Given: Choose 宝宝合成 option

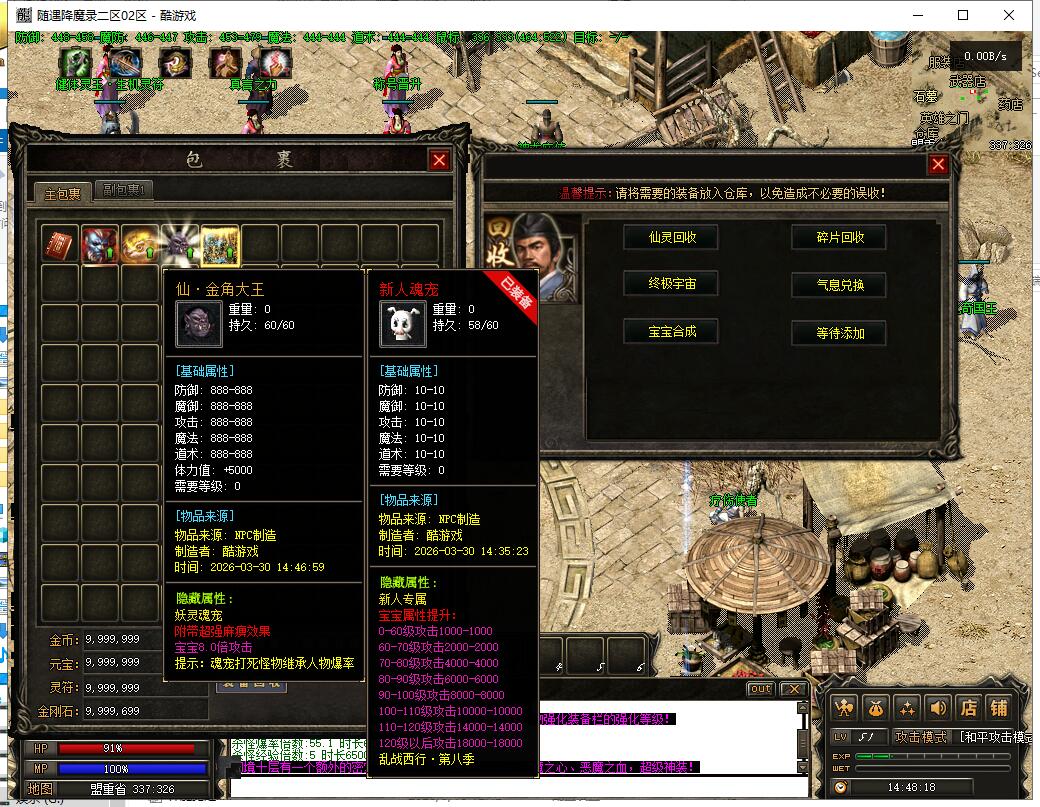Looking at the screenshot, I should click(671, 331).
